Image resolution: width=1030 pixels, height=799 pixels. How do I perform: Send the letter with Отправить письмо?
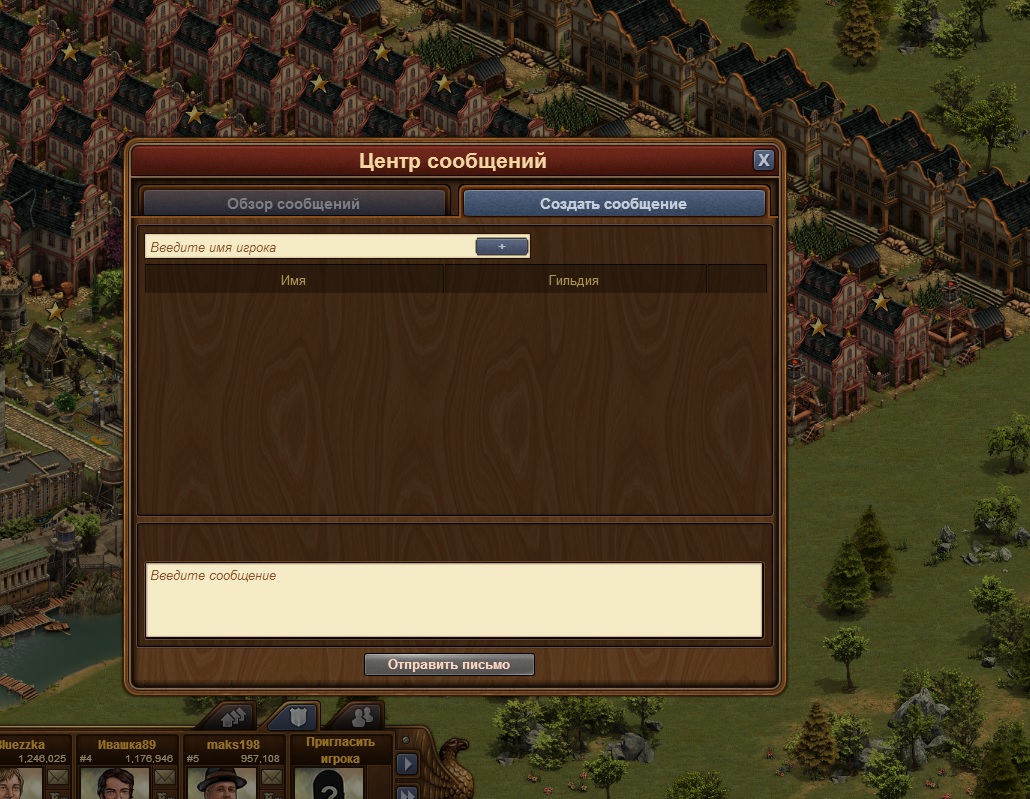[x=449, y=664]
